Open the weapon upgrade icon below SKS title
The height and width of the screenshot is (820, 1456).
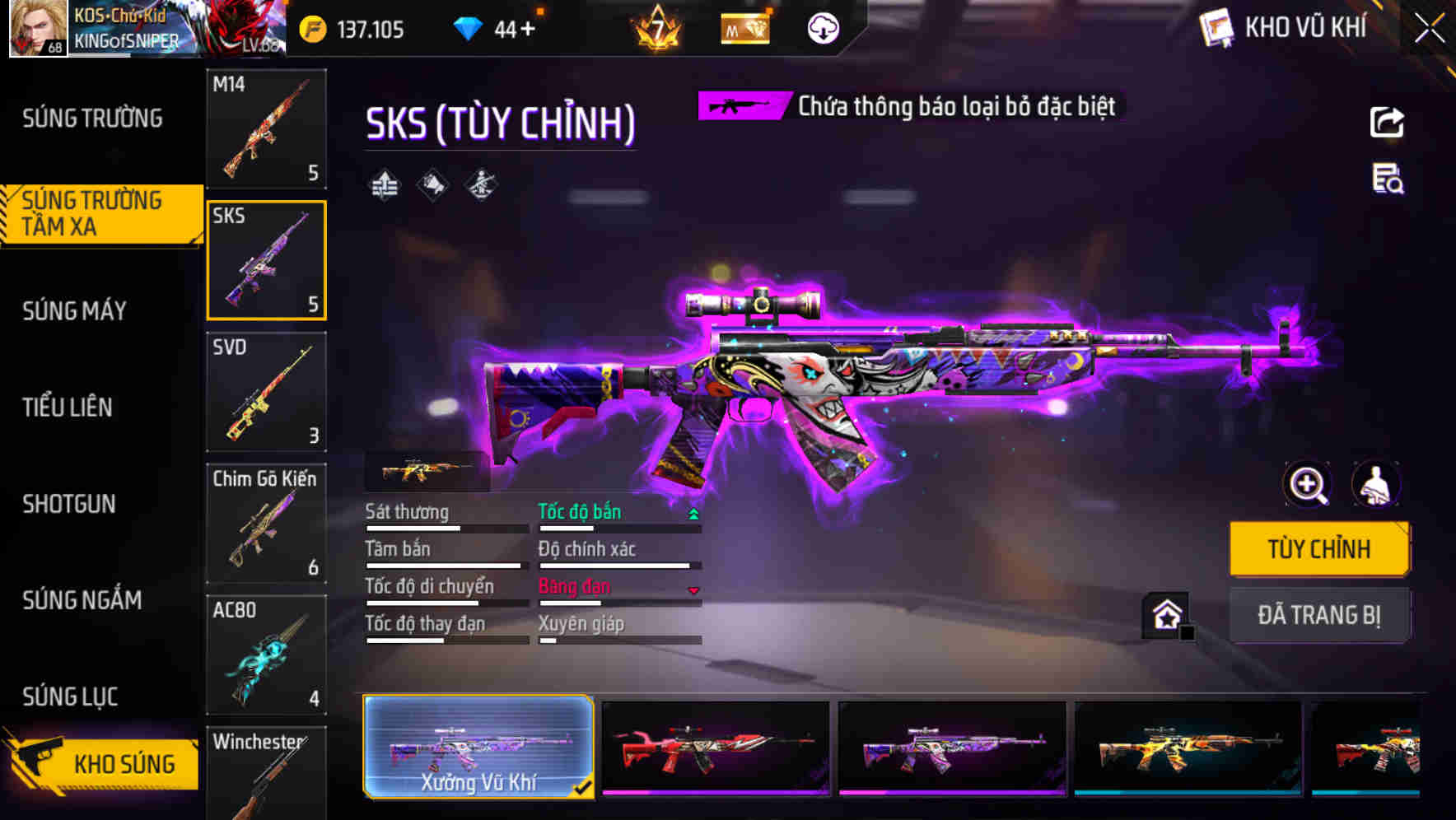pos(383,184)
